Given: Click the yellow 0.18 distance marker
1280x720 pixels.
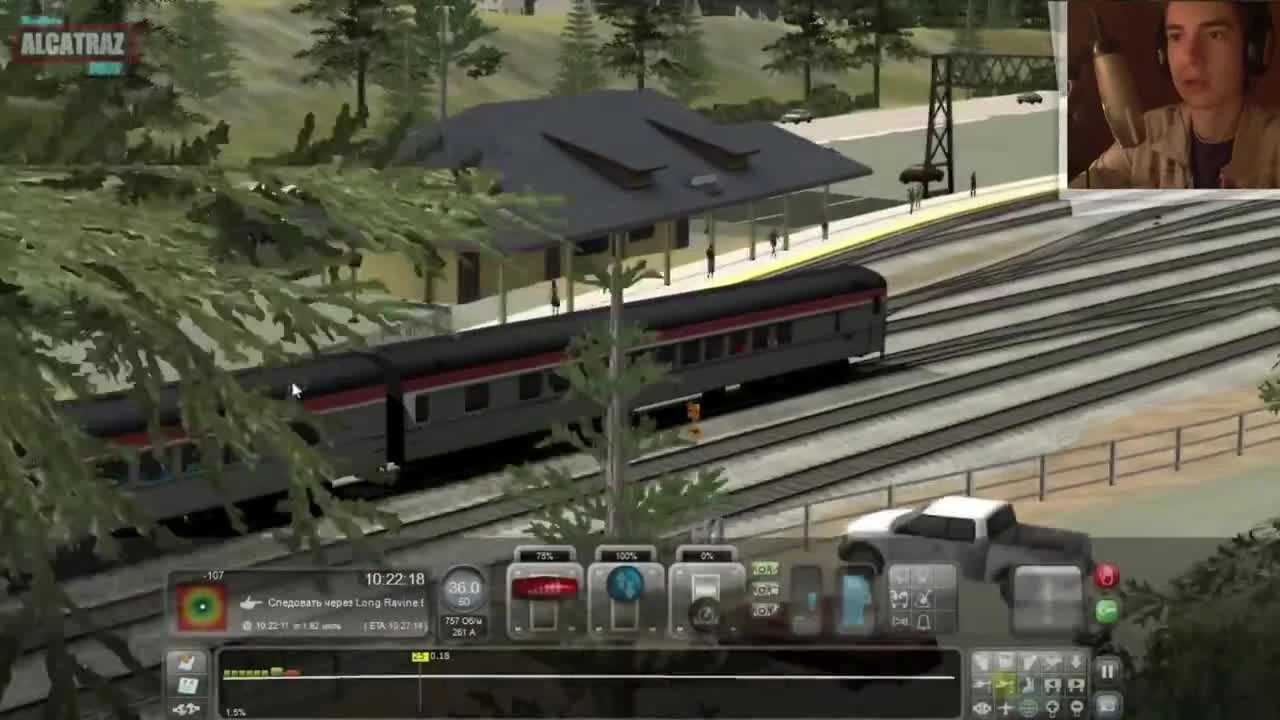Looking at the screenshot, I should pyautogui.click(x=419, y=656).
